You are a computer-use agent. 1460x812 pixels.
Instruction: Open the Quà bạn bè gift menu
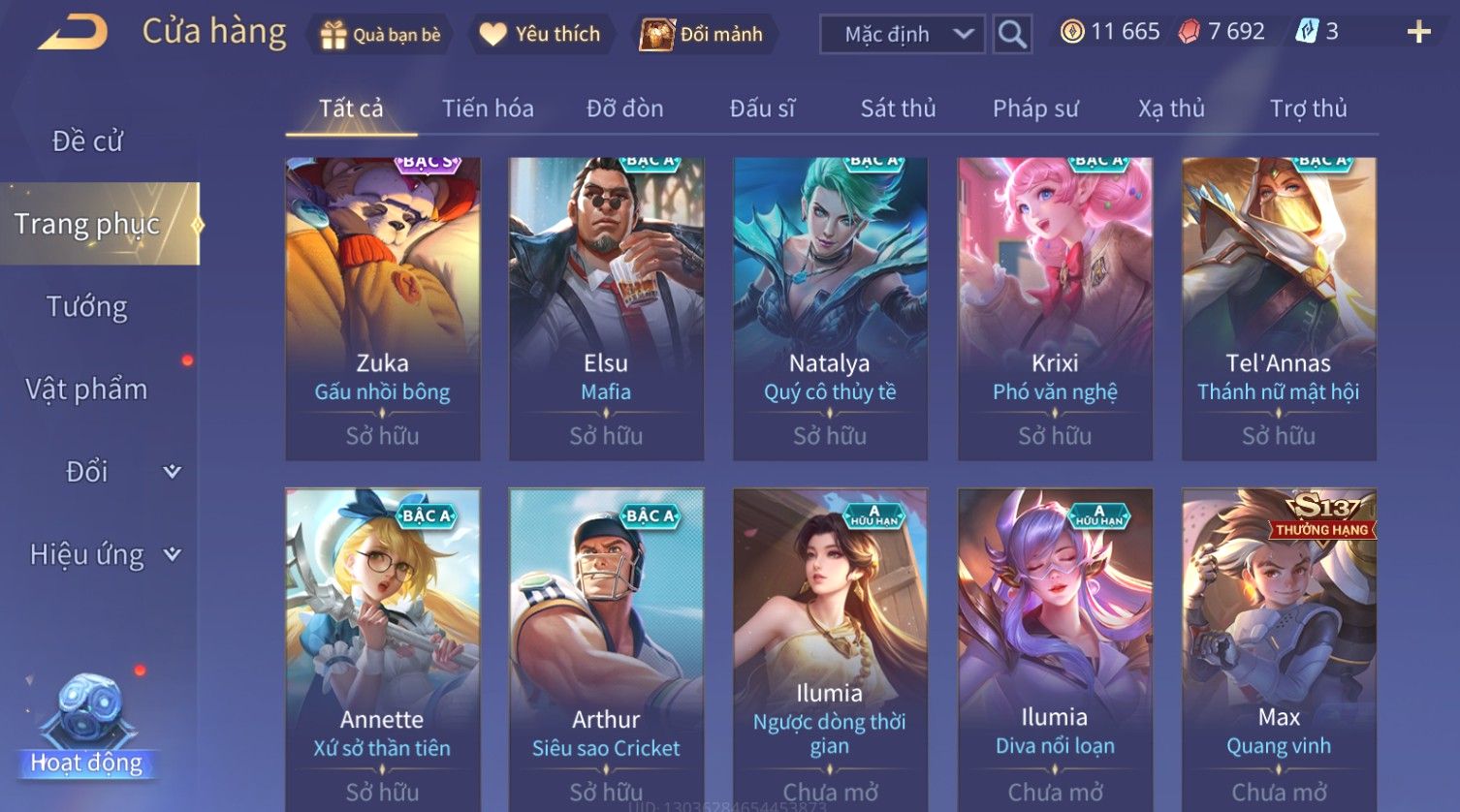coord(381,35)
